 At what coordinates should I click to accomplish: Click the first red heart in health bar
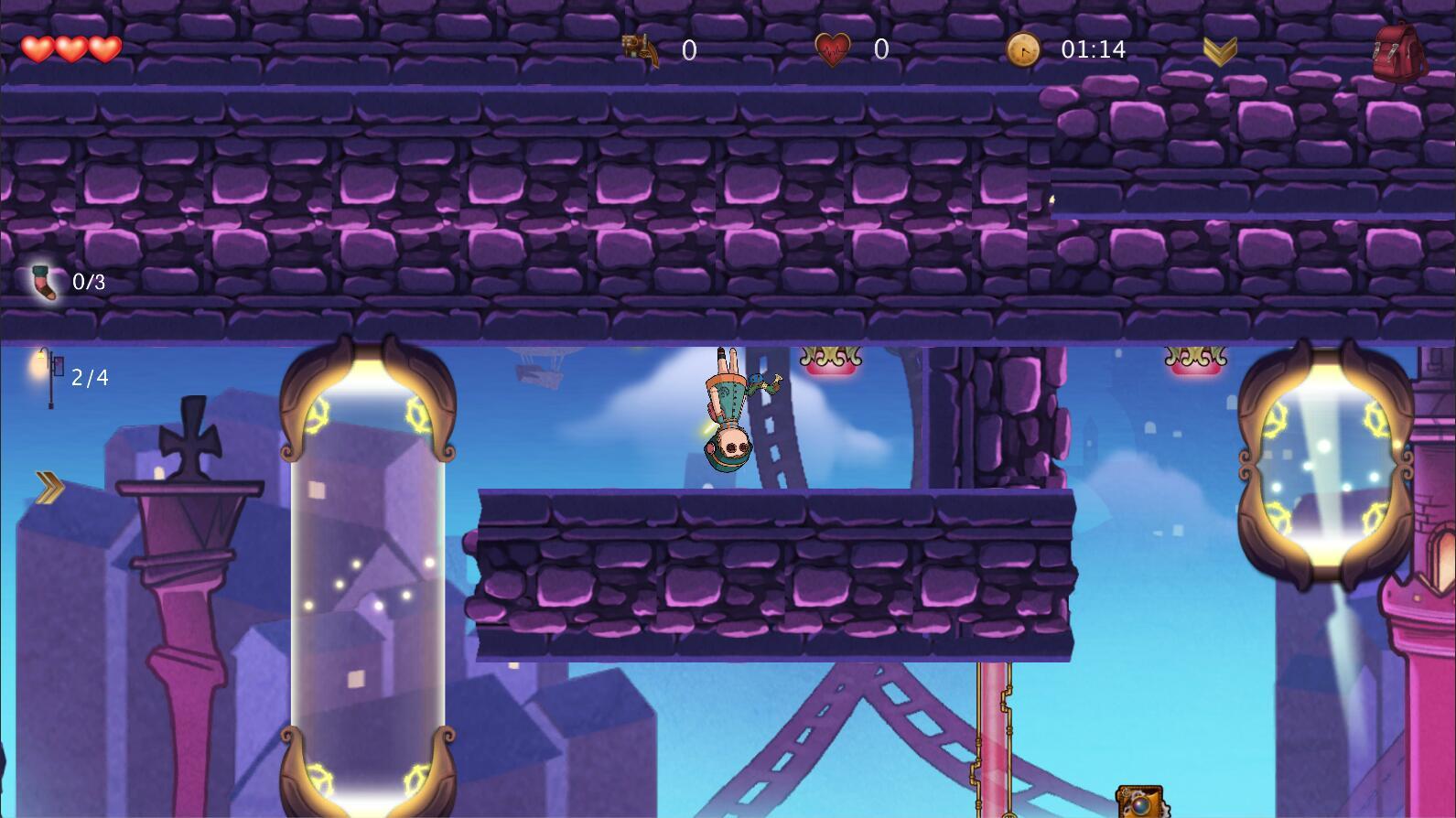coord(38,48)
